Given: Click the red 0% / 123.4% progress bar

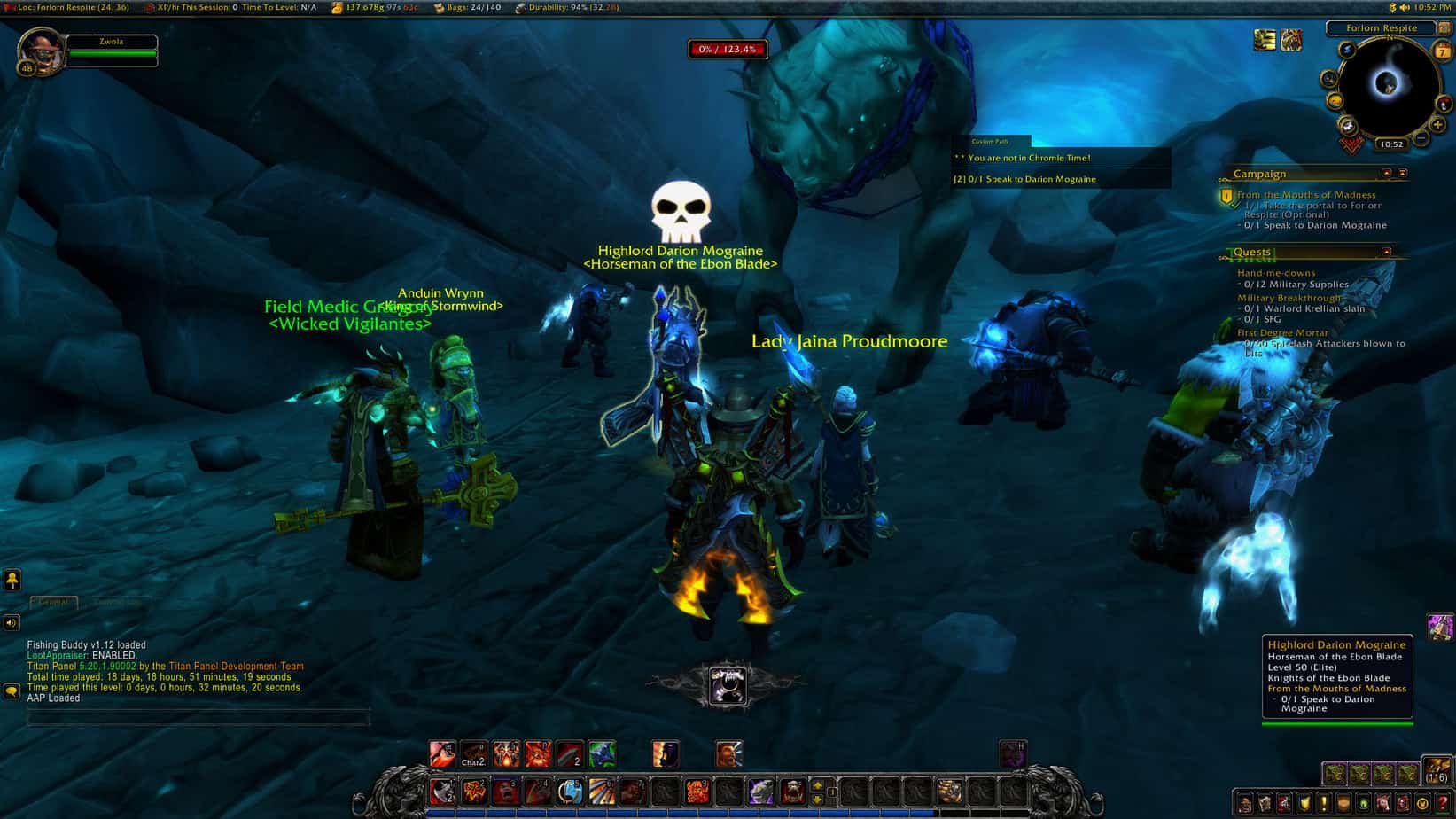Looking at the screenshot, I should coord(728,50).
